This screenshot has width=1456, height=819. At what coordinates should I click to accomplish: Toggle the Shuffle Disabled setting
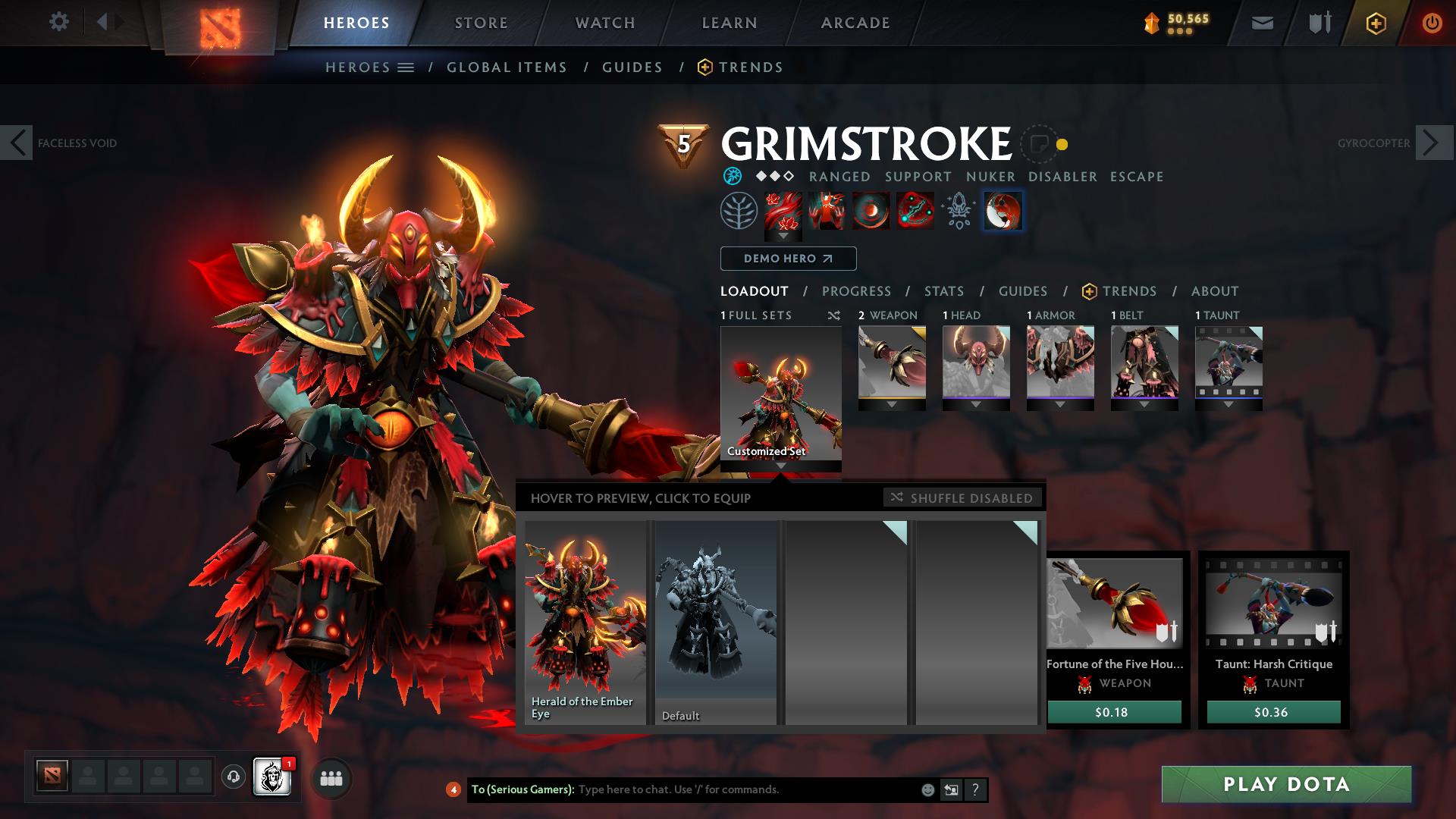962,497
